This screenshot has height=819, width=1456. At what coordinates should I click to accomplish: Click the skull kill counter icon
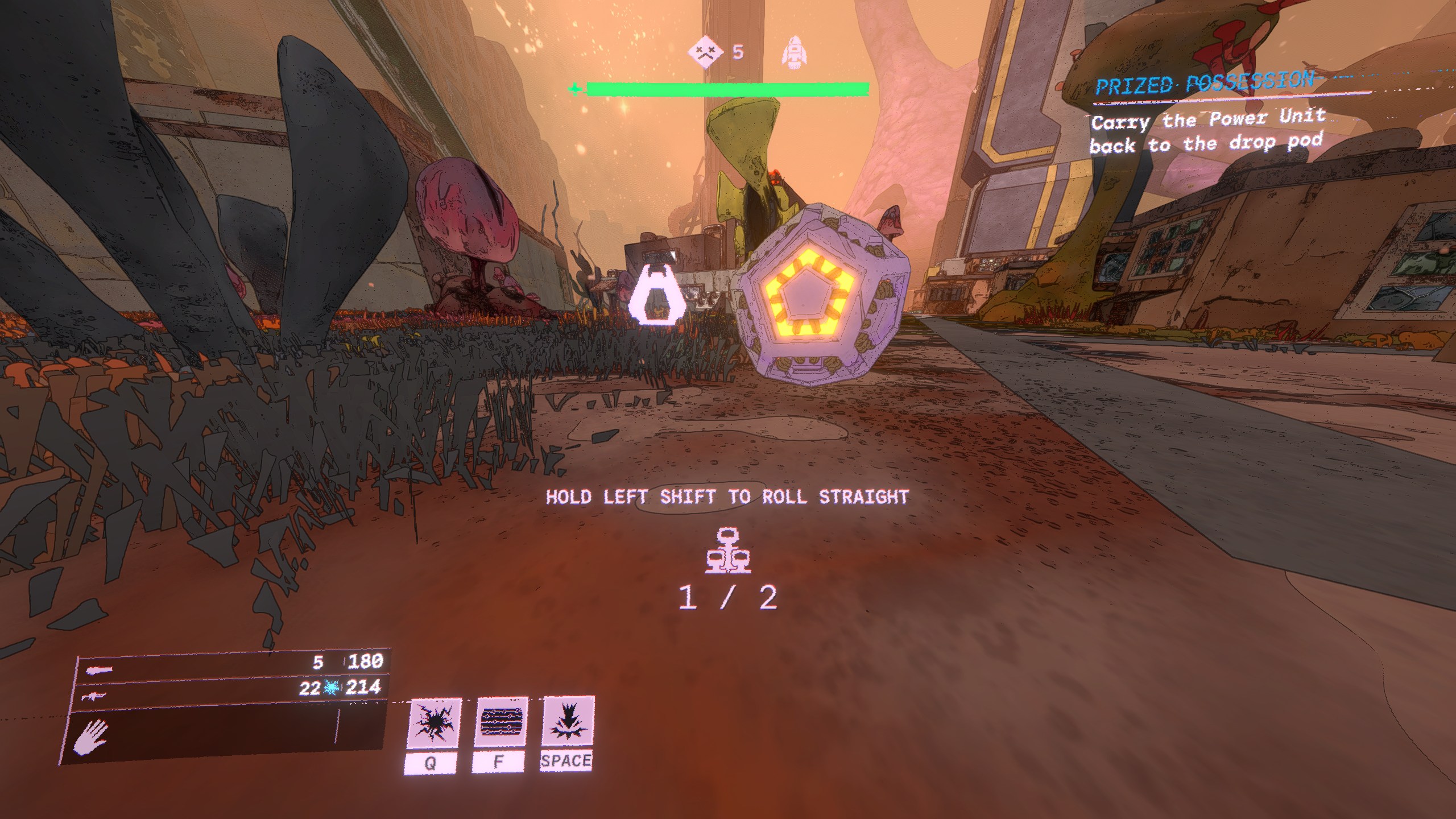pyautogui.click(x=705, y=52)
